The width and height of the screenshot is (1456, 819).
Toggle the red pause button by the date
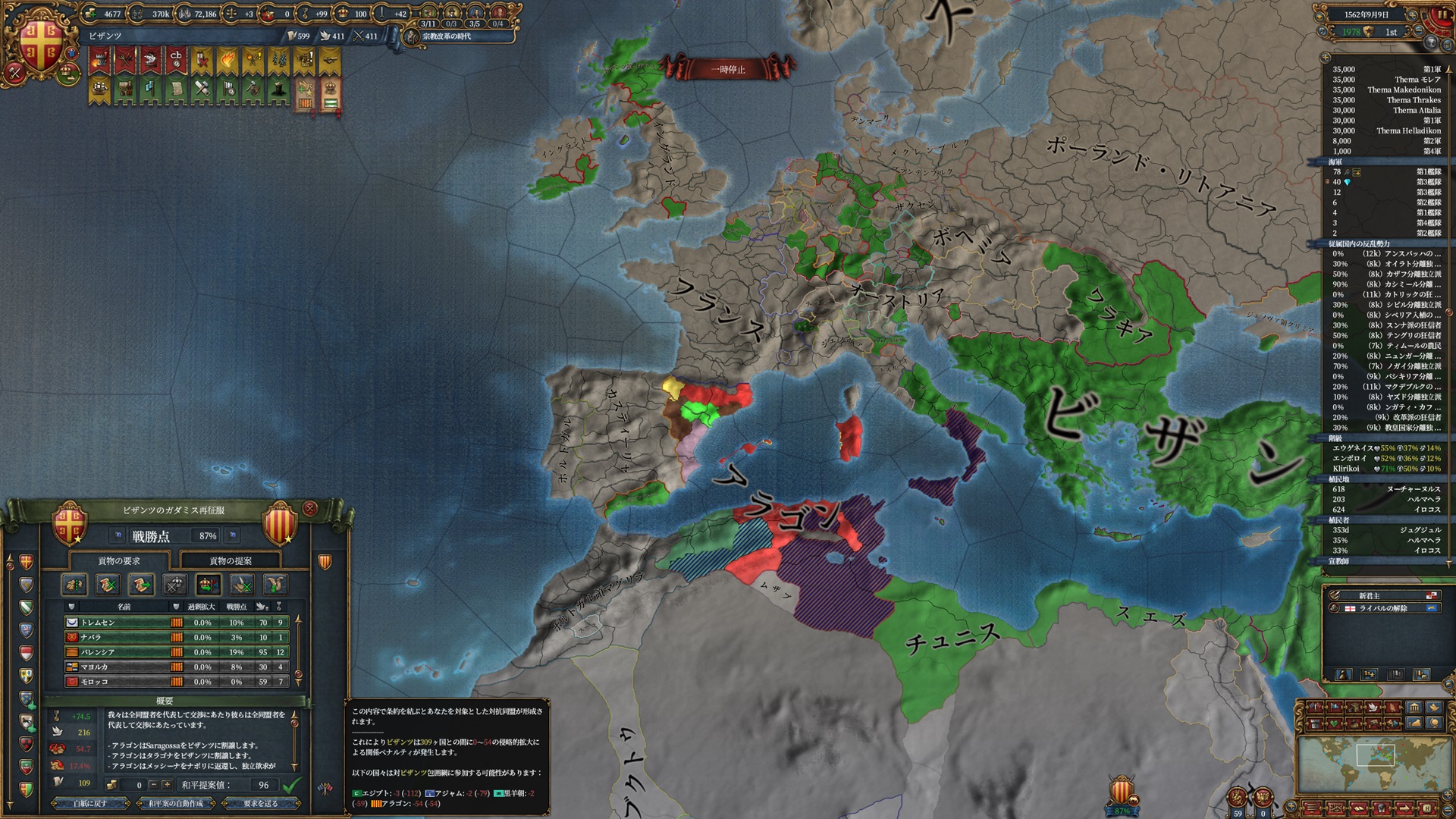tap(1441, 14)
